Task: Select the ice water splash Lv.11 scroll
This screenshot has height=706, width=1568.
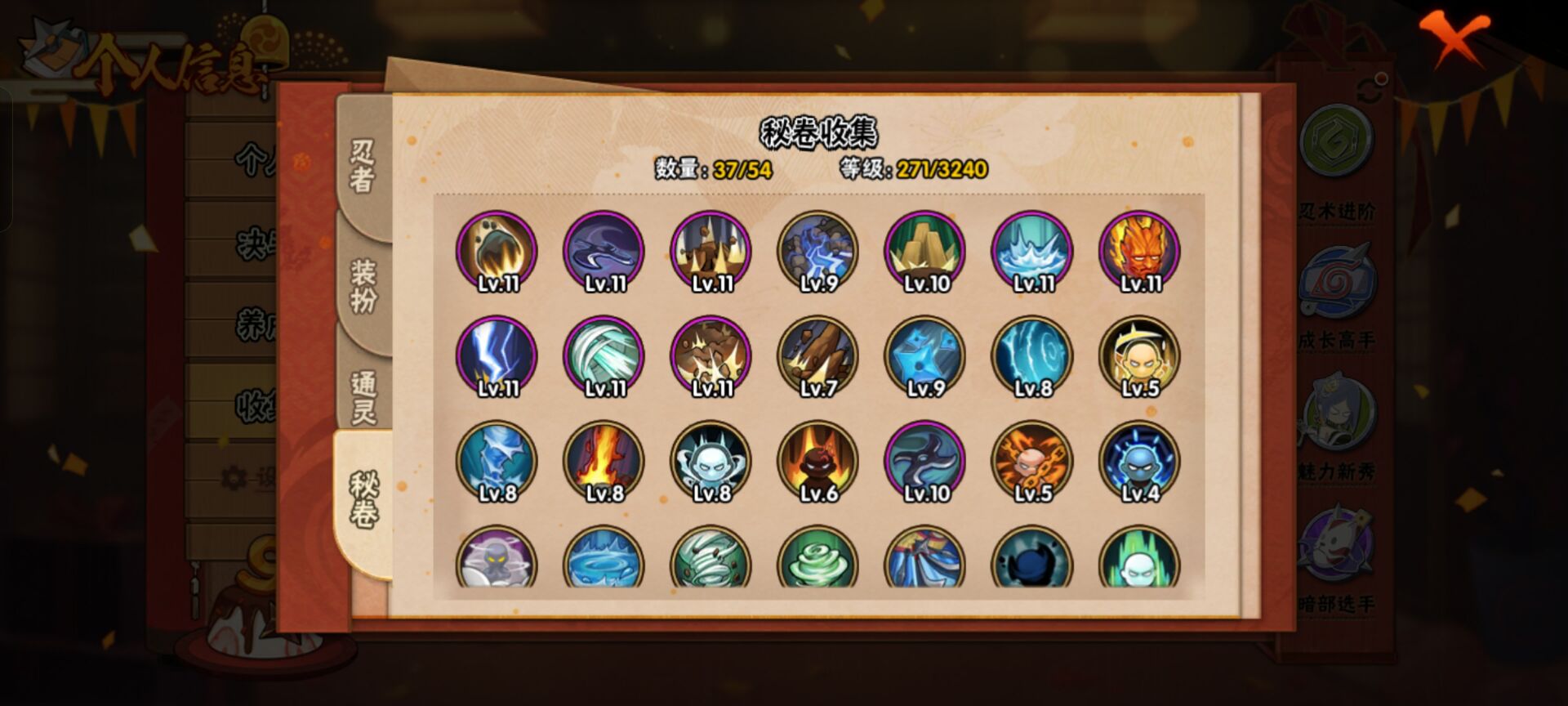Action: pyautogui.click(x=1032, y=252)
